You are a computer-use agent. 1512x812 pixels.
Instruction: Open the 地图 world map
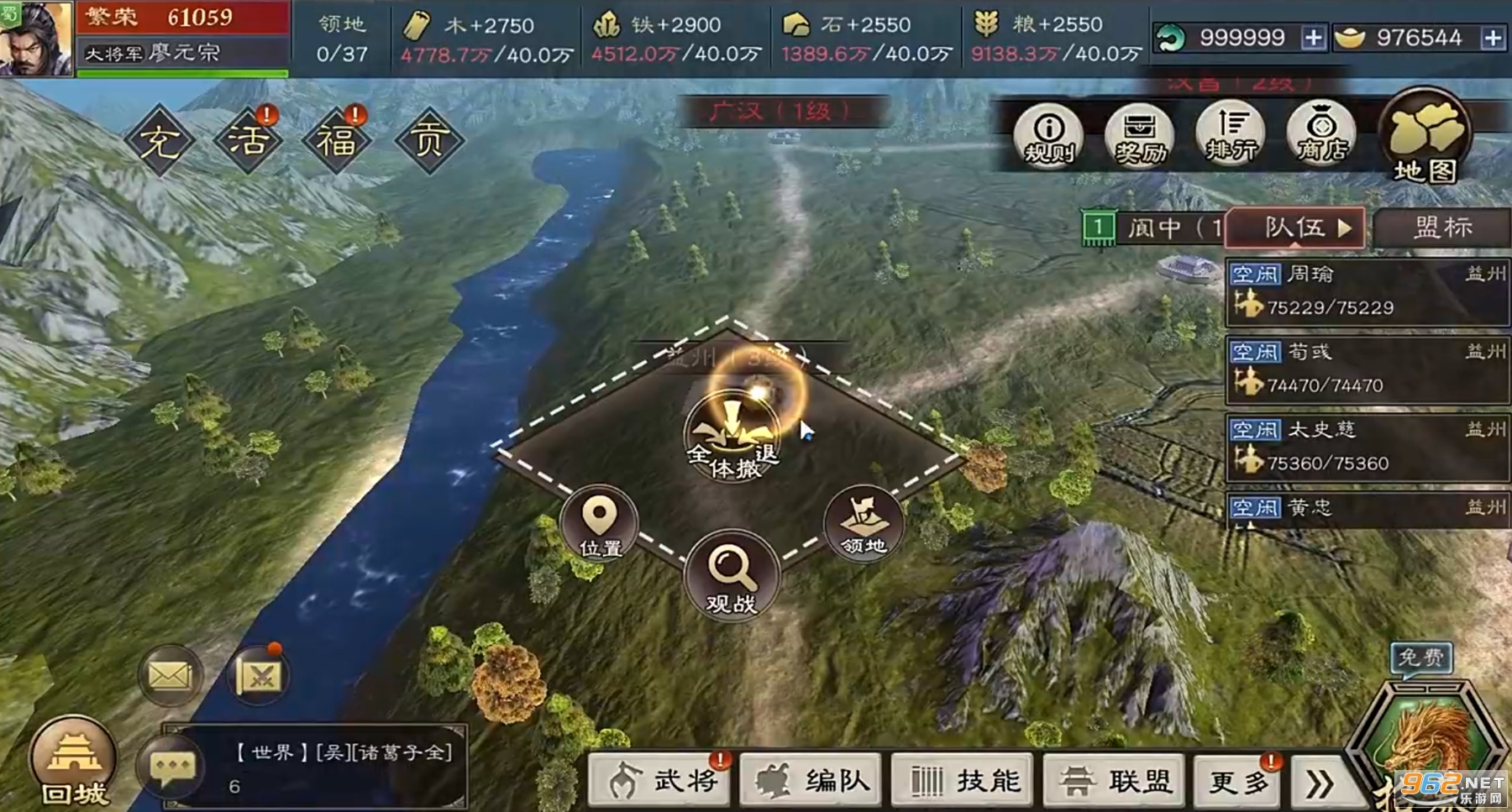[x=1425, y=139]
